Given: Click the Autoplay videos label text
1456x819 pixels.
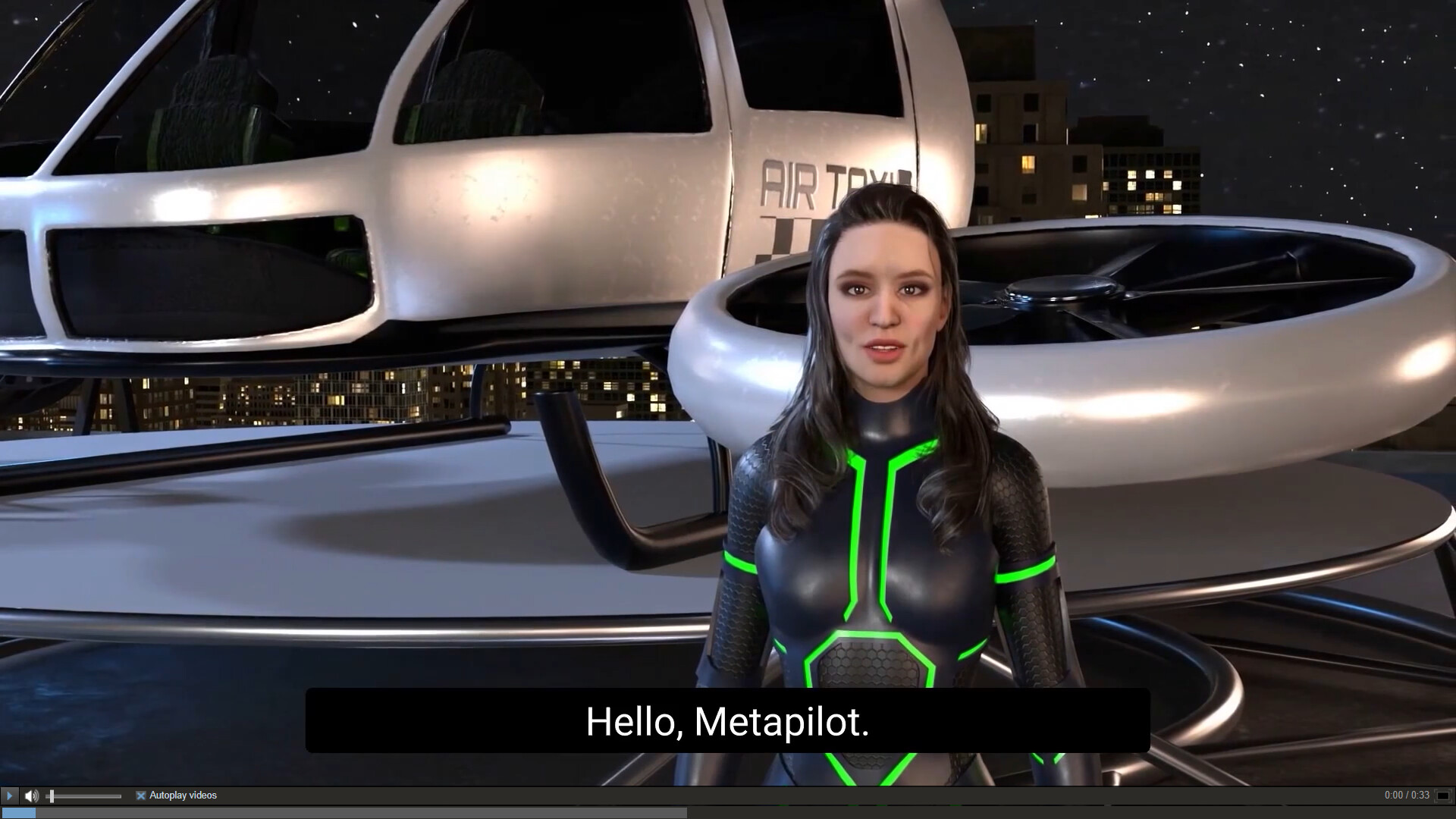Looking at the screenshot, I should tap(182, 795).
